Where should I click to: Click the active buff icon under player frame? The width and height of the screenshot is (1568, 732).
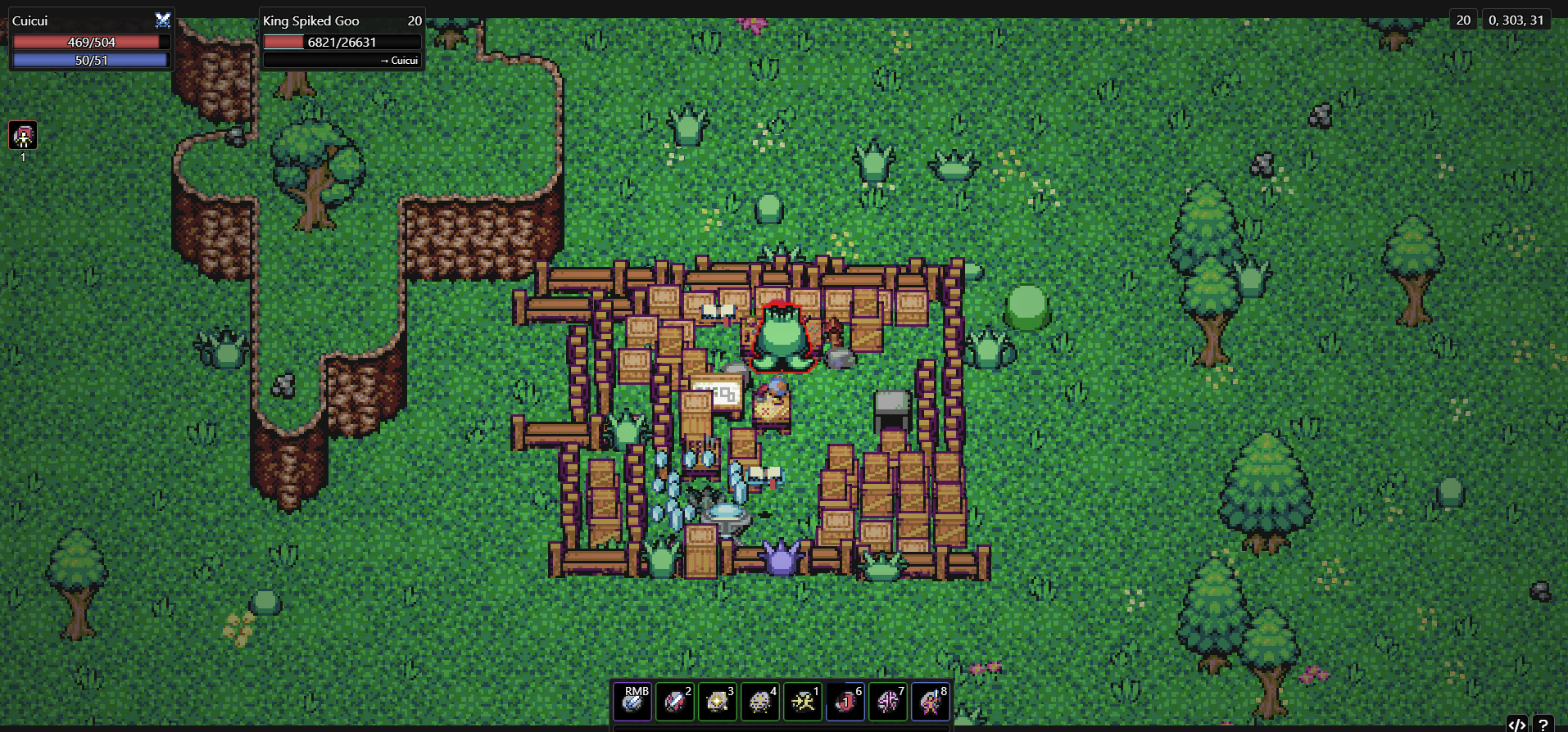coord(23,136)
